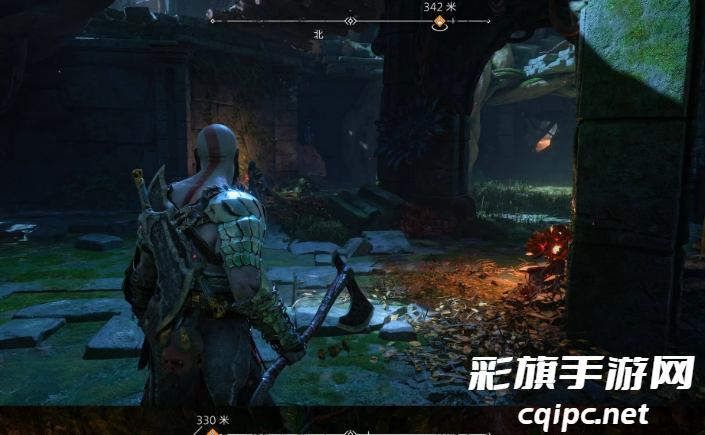Click the 北 north label under the compass
The width and height of the screenshot is (705, 435).
pos(319,34)
